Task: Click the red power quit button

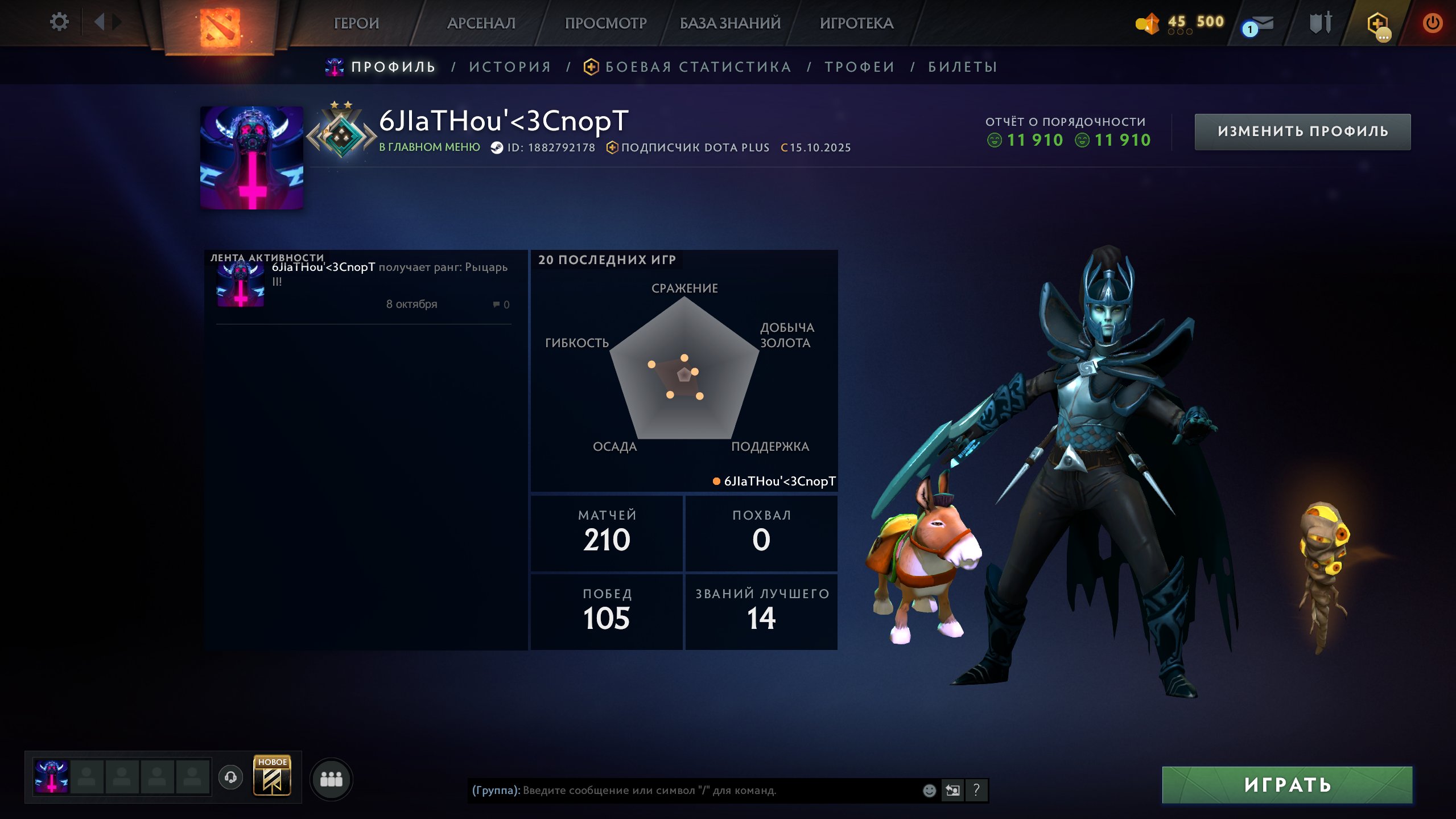Action: coord(1432,23)
